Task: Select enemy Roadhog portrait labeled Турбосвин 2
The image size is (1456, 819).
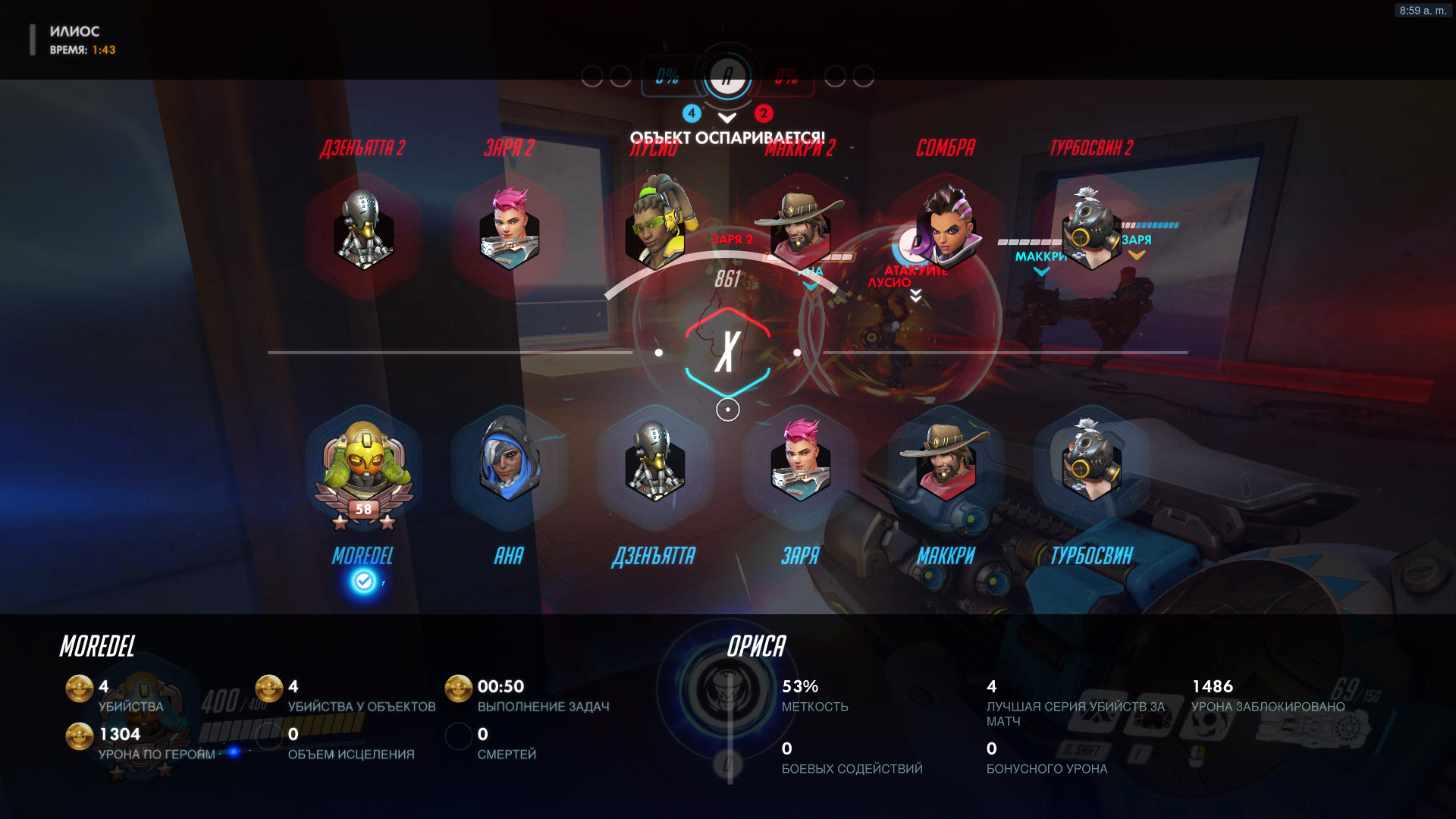Action: 1091,230
